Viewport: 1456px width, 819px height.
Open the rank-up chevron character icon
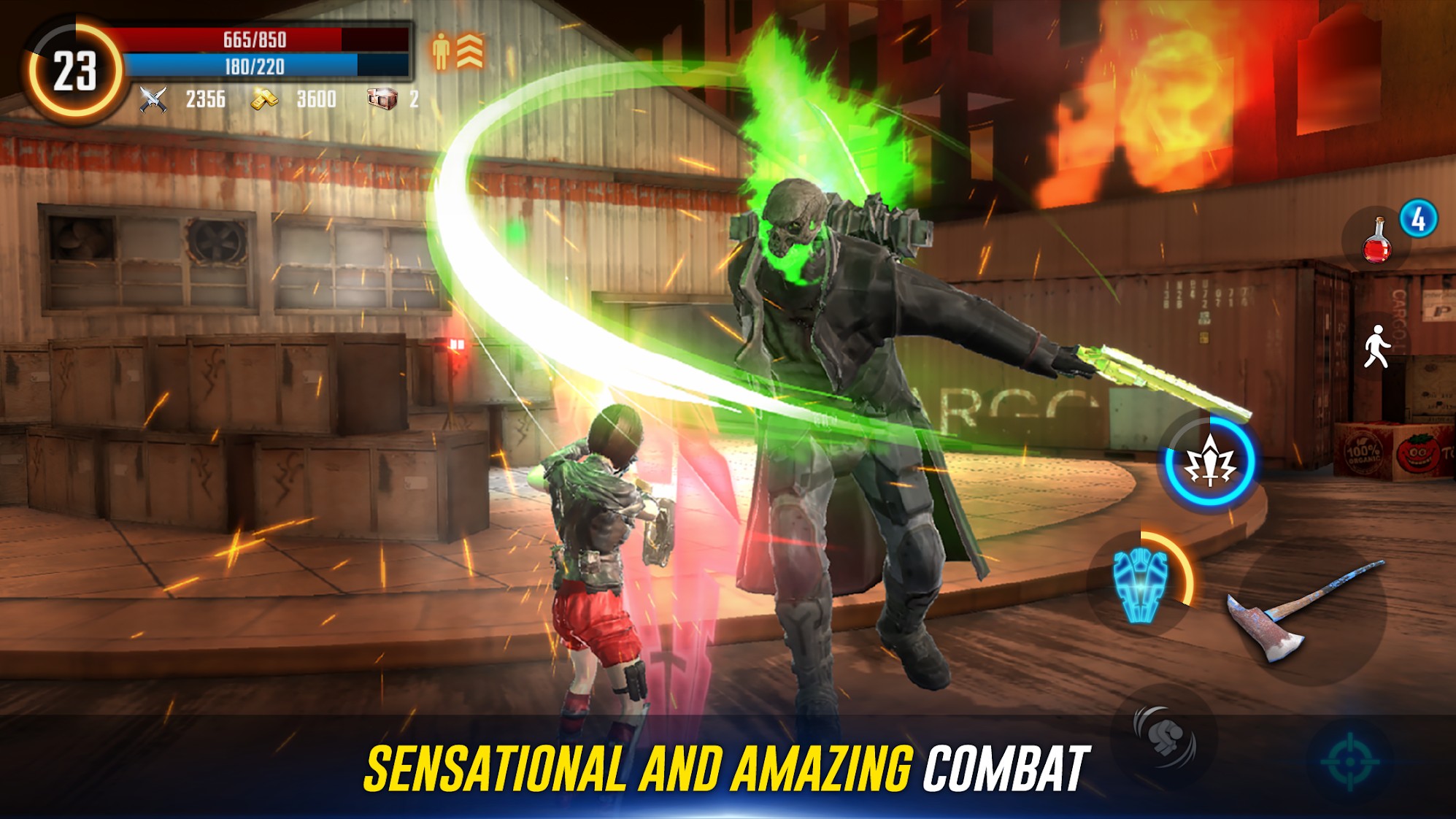458,51
